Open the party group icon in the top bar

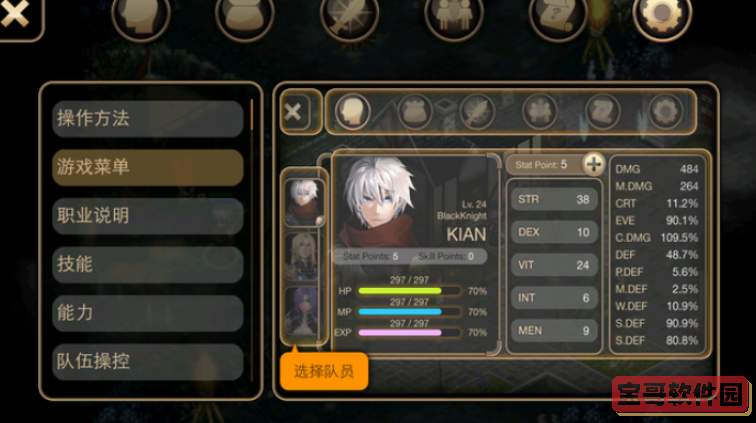[453, 16]
